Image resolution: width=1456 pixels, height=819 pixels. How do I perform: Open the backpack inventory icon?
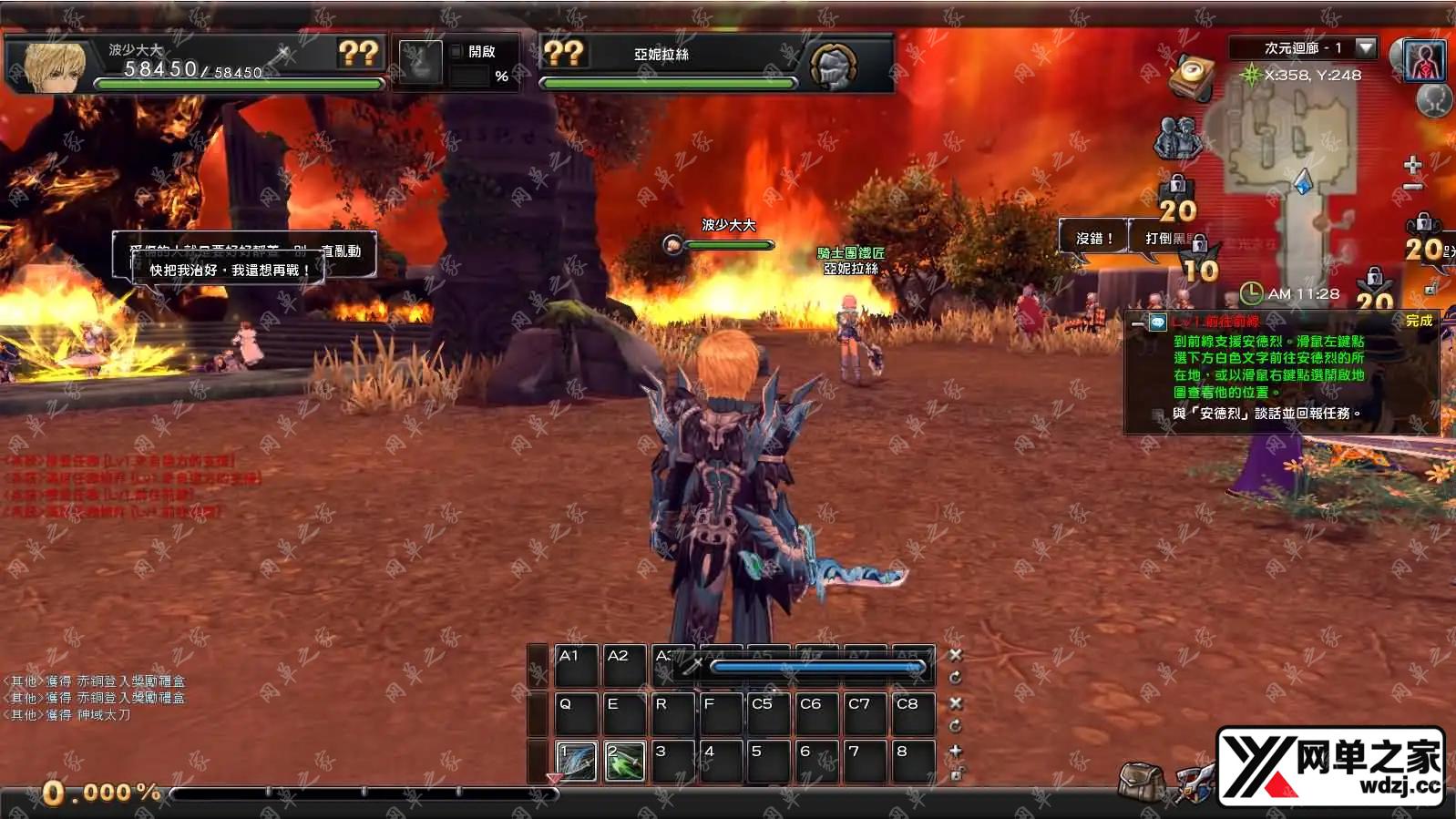tap(1141, 781)
